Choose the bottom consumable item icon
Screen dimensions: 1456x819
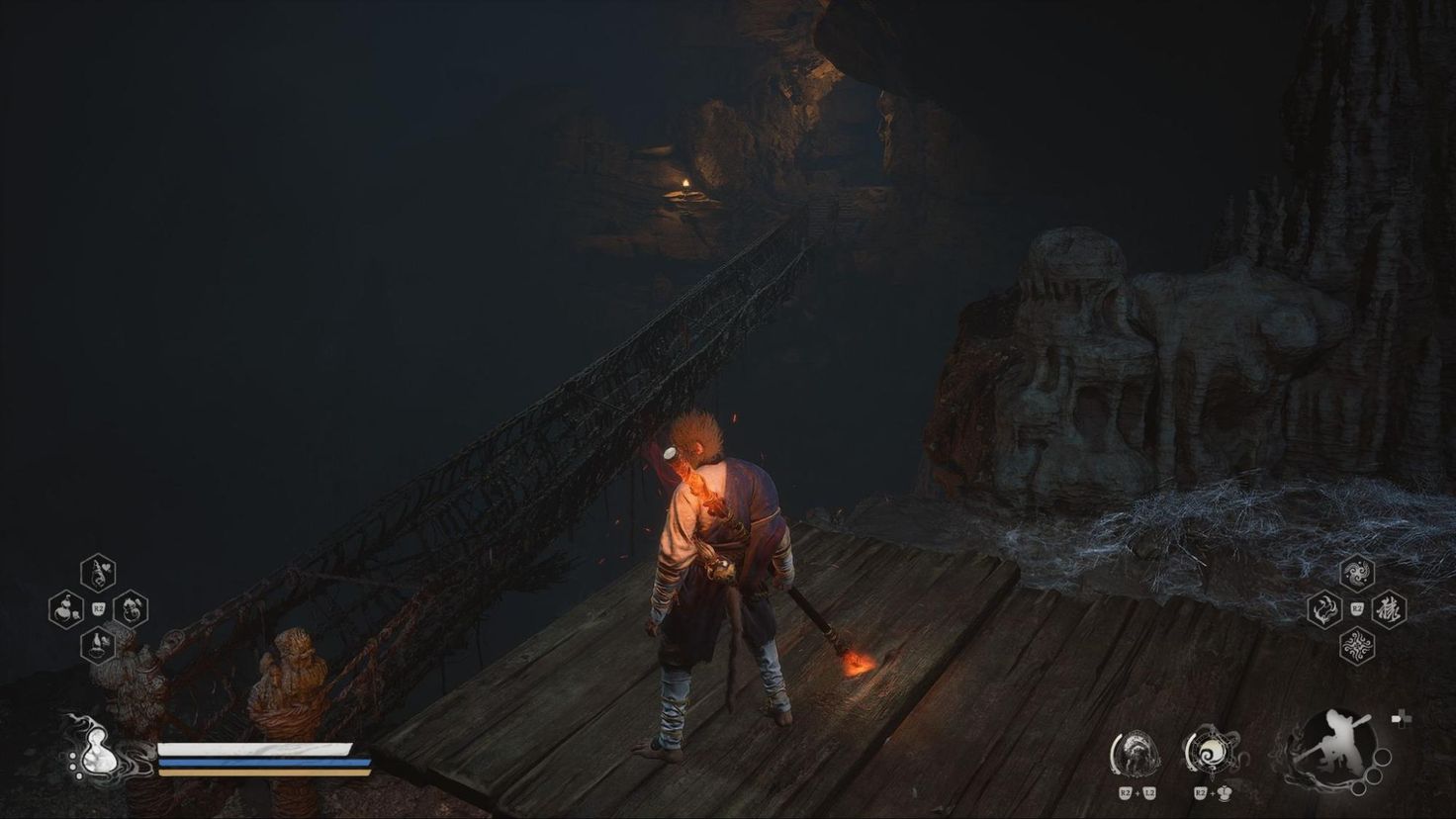[x=97, y=645]
